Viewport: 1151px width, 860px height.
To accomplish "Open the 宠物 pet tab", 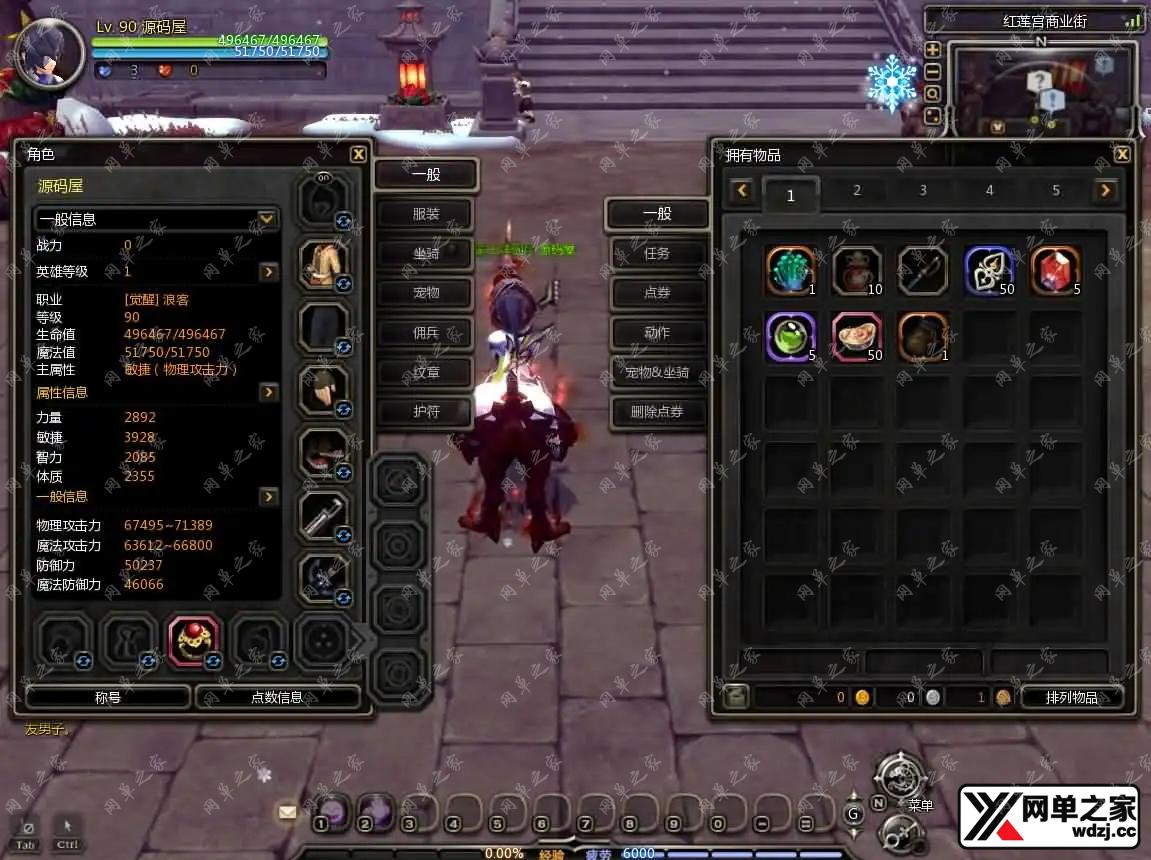I will pyautogui.click(x=425, y=293).
